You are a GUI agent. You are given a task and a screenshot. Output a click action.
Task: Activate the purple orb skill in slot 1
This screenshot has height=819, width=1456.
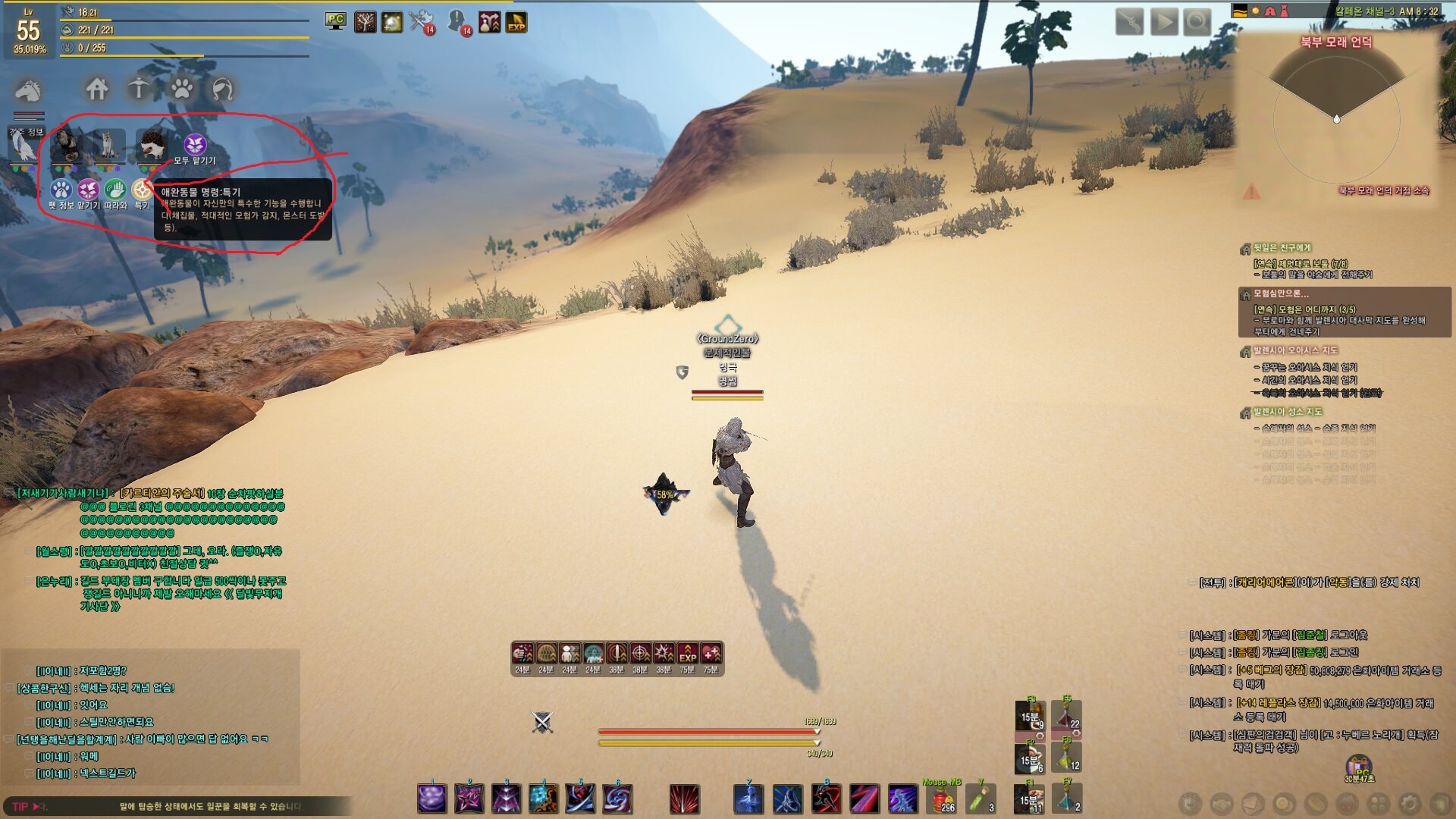pyautogui.click(x=432, y=799)
